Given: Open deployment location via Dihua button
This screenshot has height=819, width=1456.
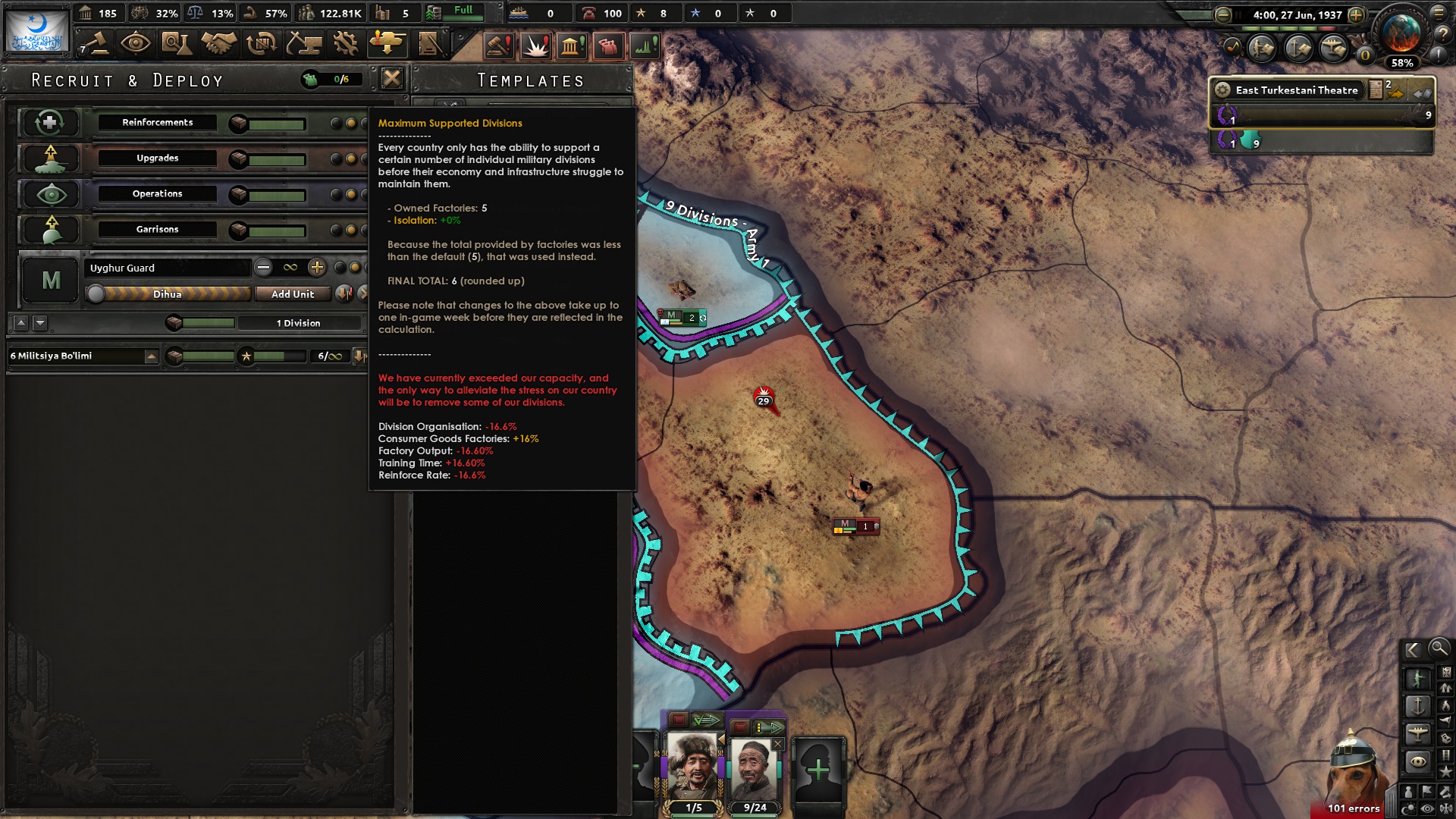Looking at the screenshot, I should [x=167, y=294].
